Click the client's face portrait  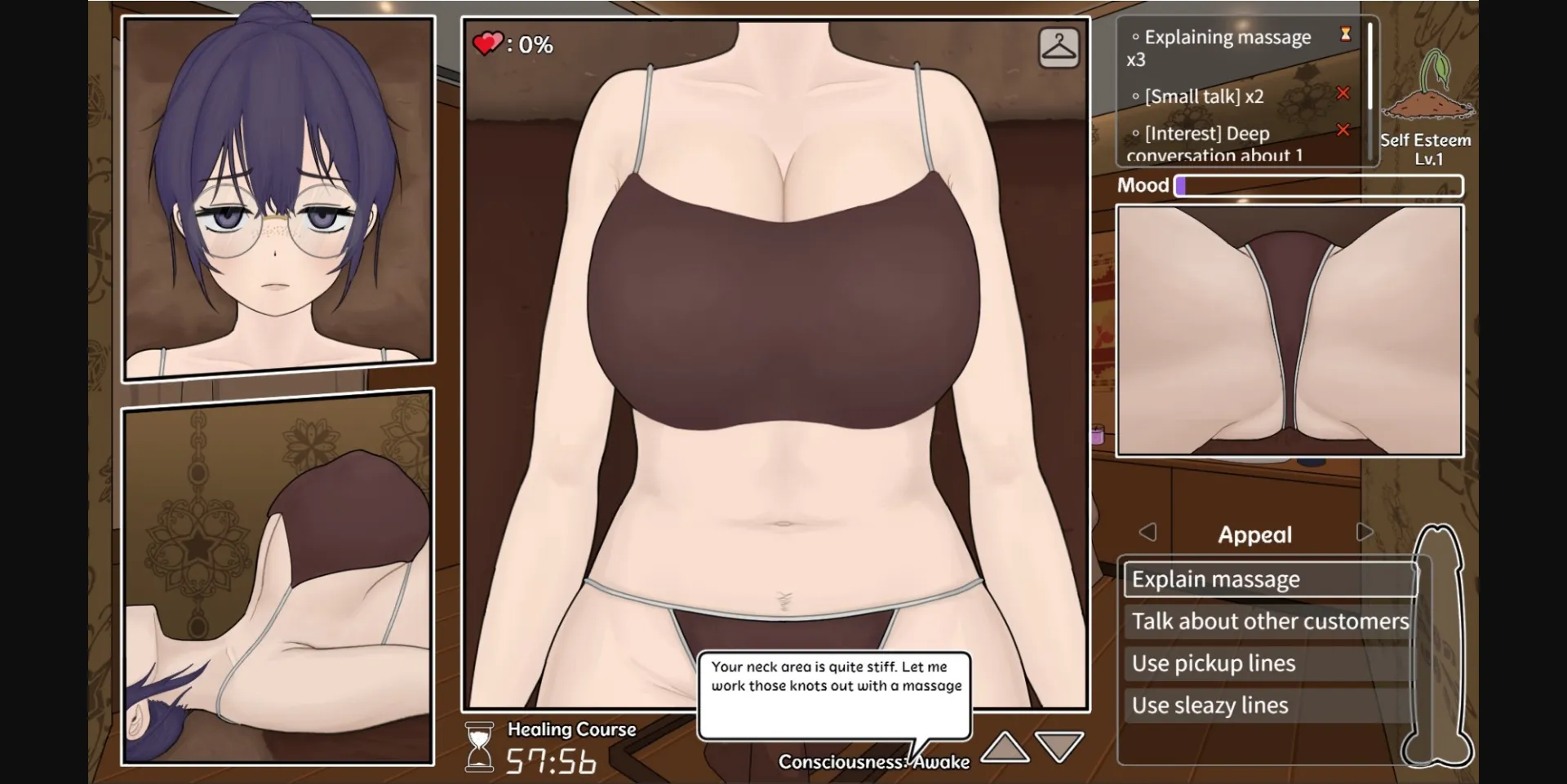click(277, 196)
